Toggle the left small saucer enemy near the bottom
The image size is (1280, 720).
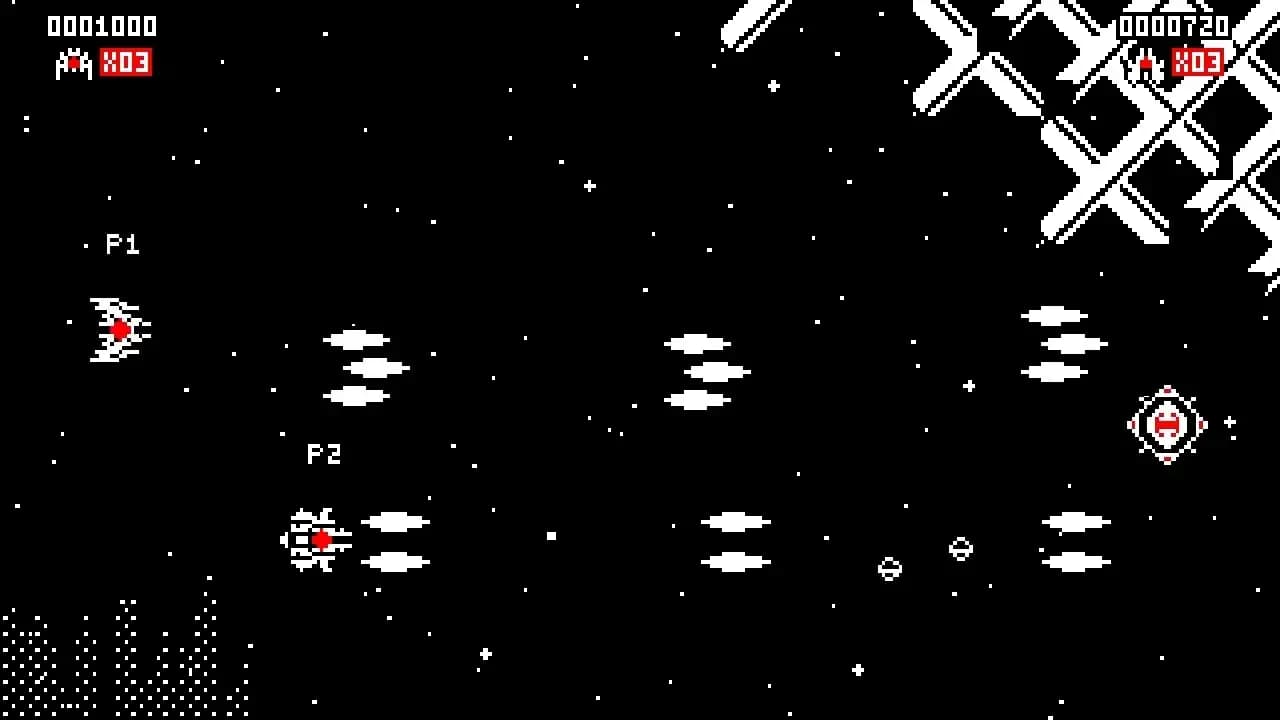pos(889,568)
